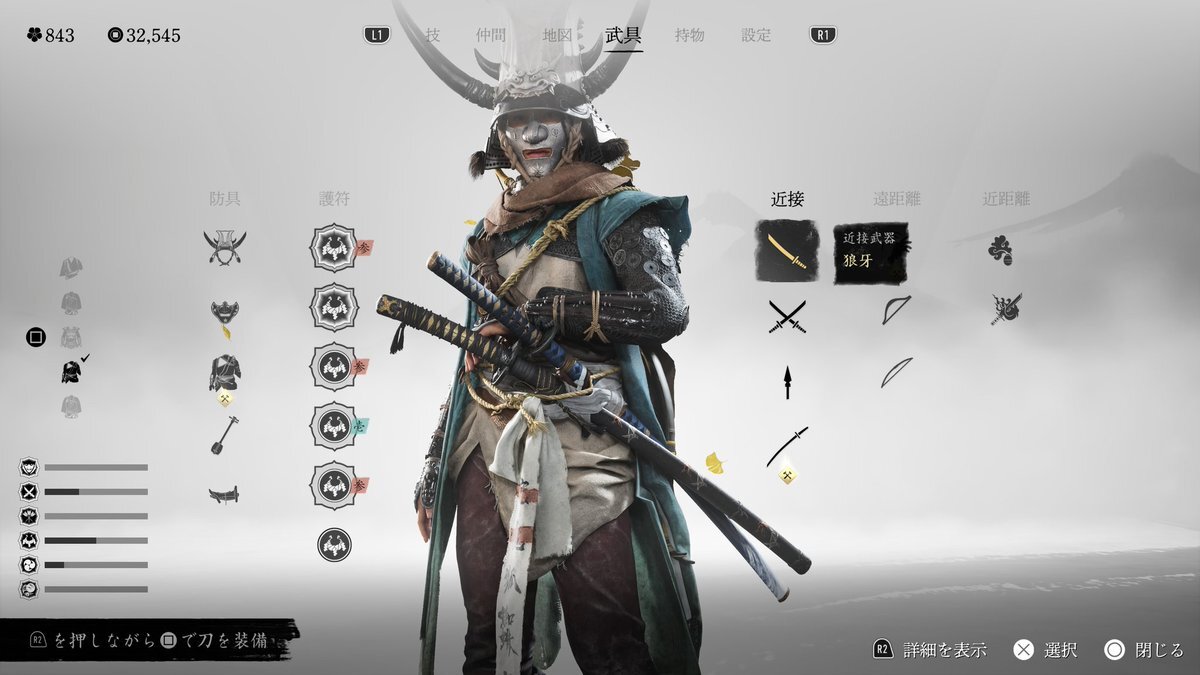Switch to the 設定 settings tab
This screenshot has height=675, width=1200.
click(x=756, y=35)
